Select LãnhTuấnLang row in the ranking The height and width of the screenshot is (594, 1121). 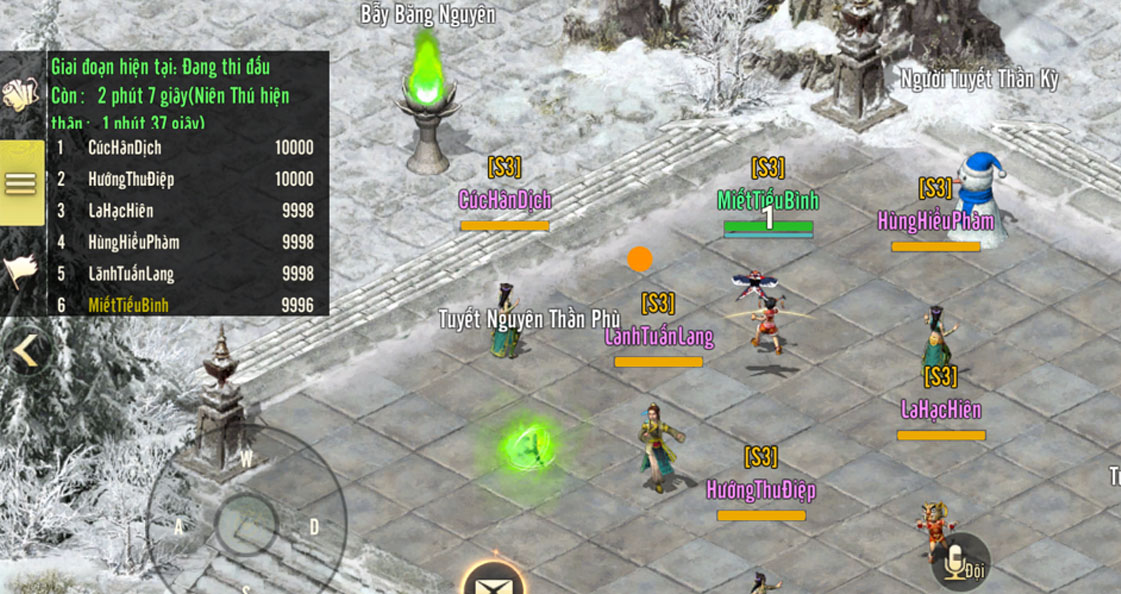tap(185, 274)
